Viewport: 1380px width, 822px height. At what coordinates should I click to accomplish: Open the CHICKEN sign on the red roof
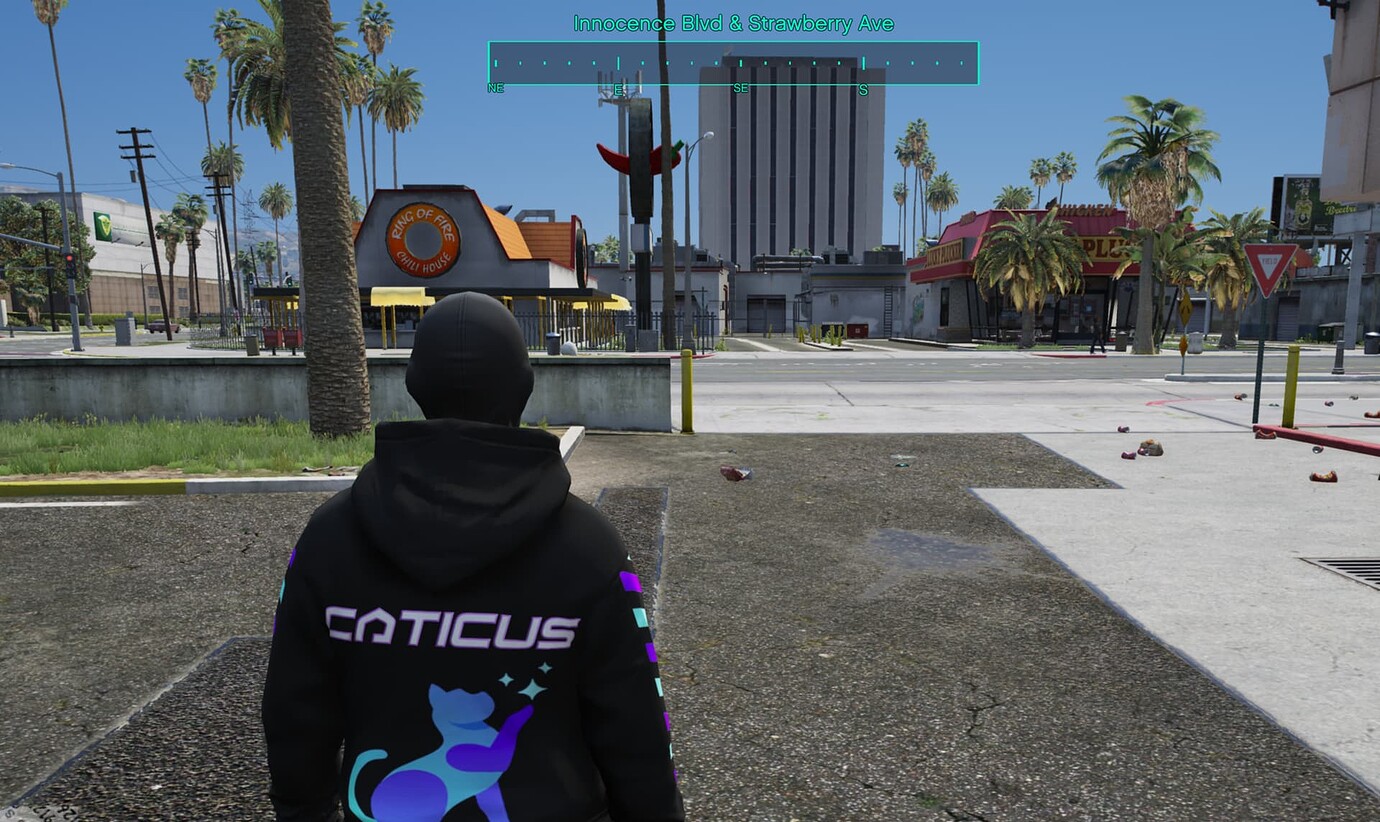(1087, 208)
